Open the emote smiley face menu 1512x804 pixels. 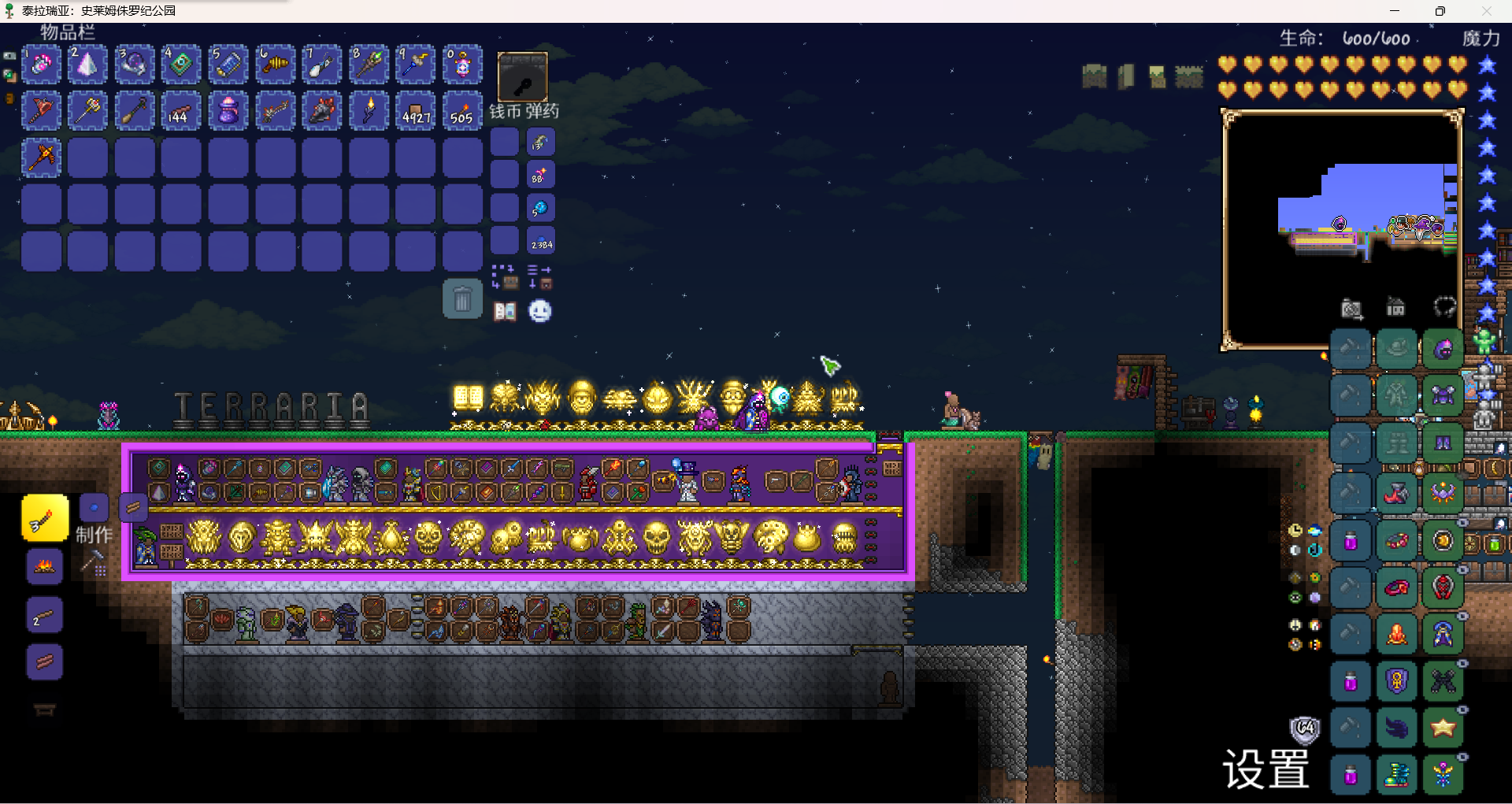coord(539,312)
